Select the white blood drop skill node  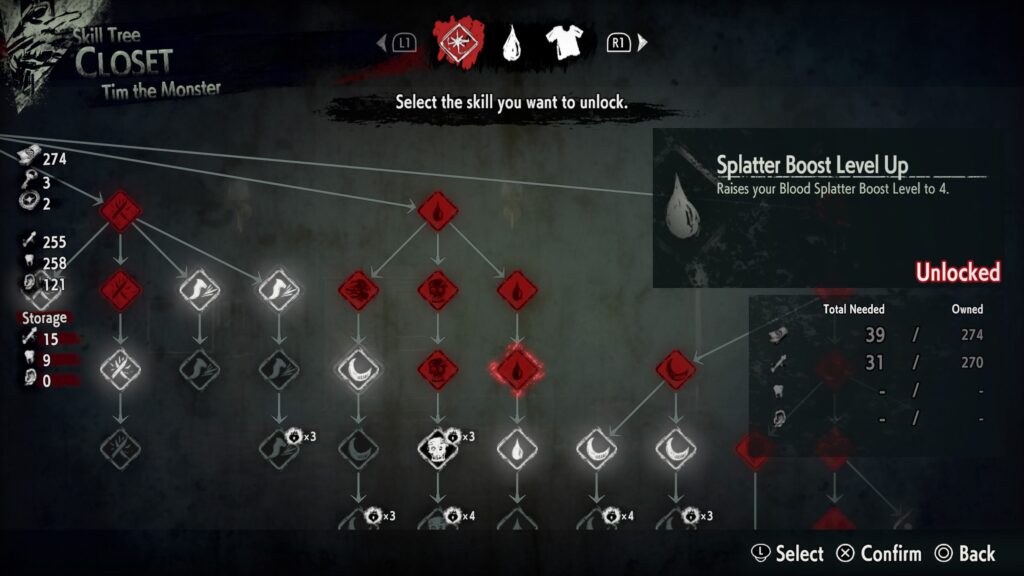coord(517,449)
